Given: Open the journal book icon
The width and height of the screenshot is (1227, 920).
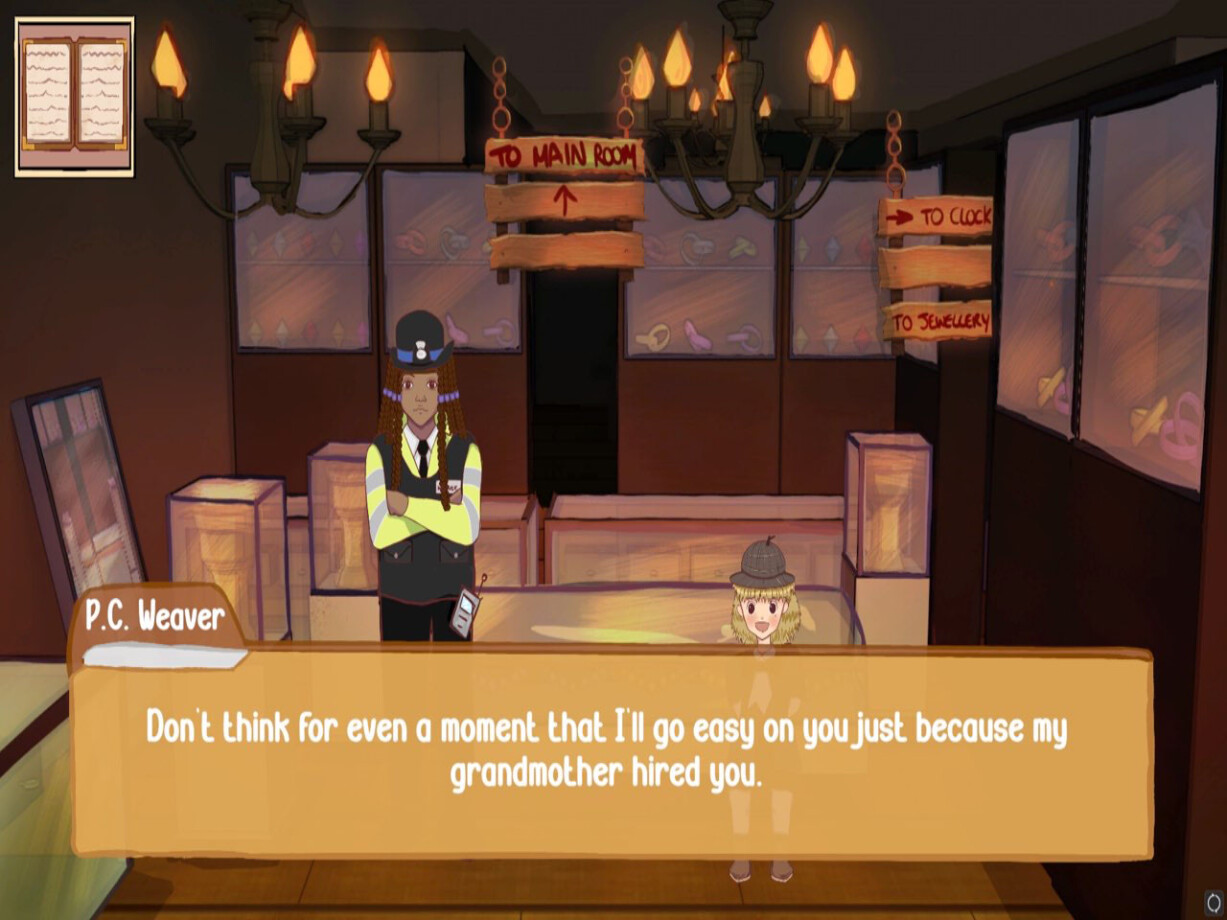Looking at the screenshot, I should coord(75,96).
